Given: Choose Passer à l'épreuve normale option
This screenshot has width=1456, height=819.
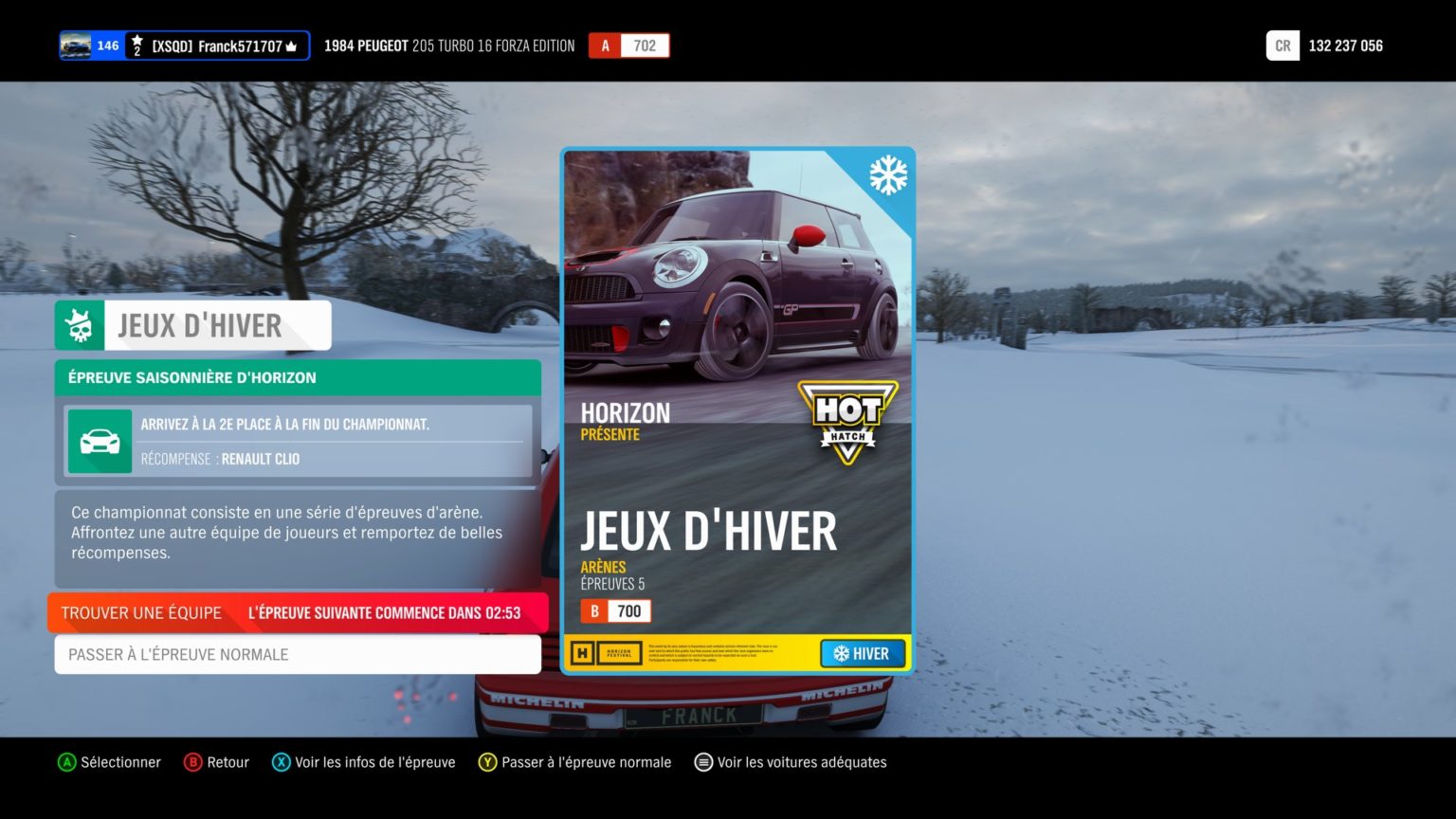Looking at the screenshot, I should click(298, 654).
